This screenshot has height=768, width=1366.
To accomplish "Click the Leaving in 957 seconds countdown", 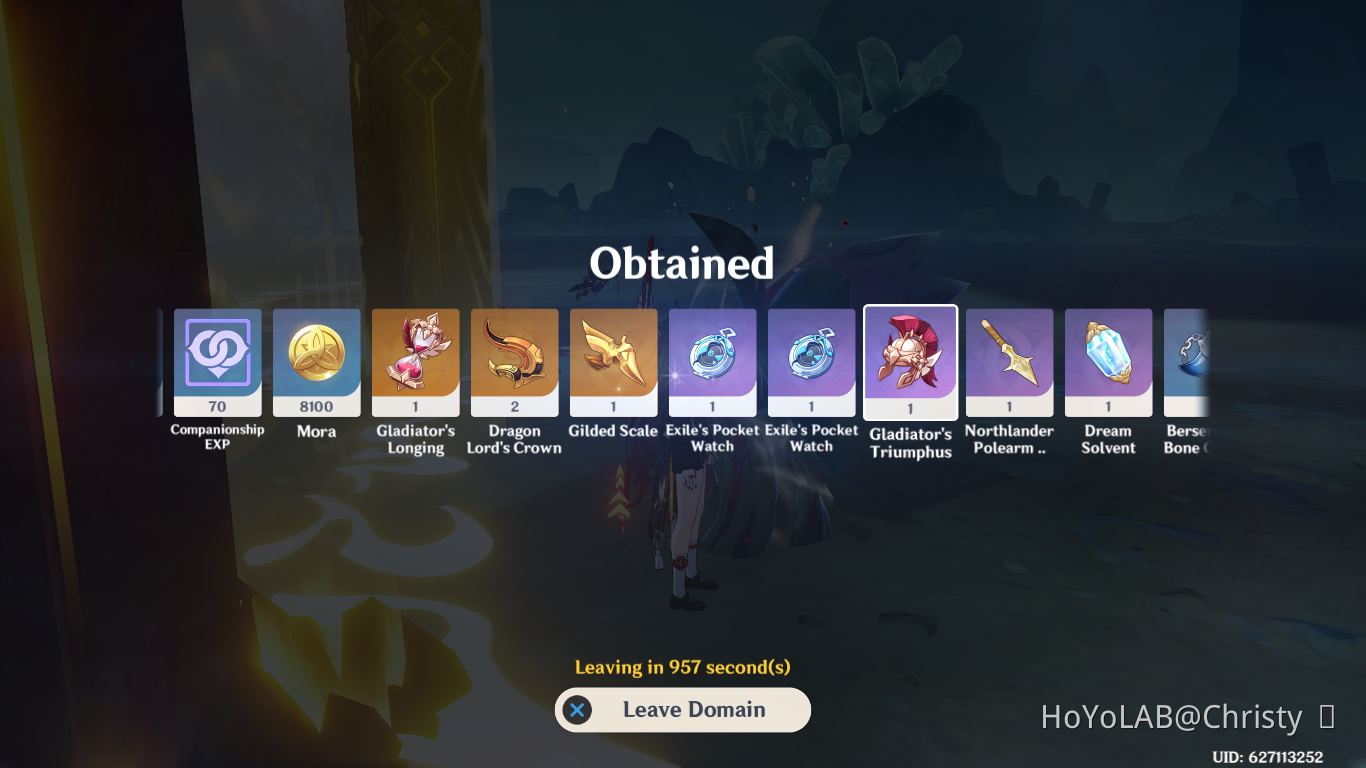I will click(x=683, y=665).
